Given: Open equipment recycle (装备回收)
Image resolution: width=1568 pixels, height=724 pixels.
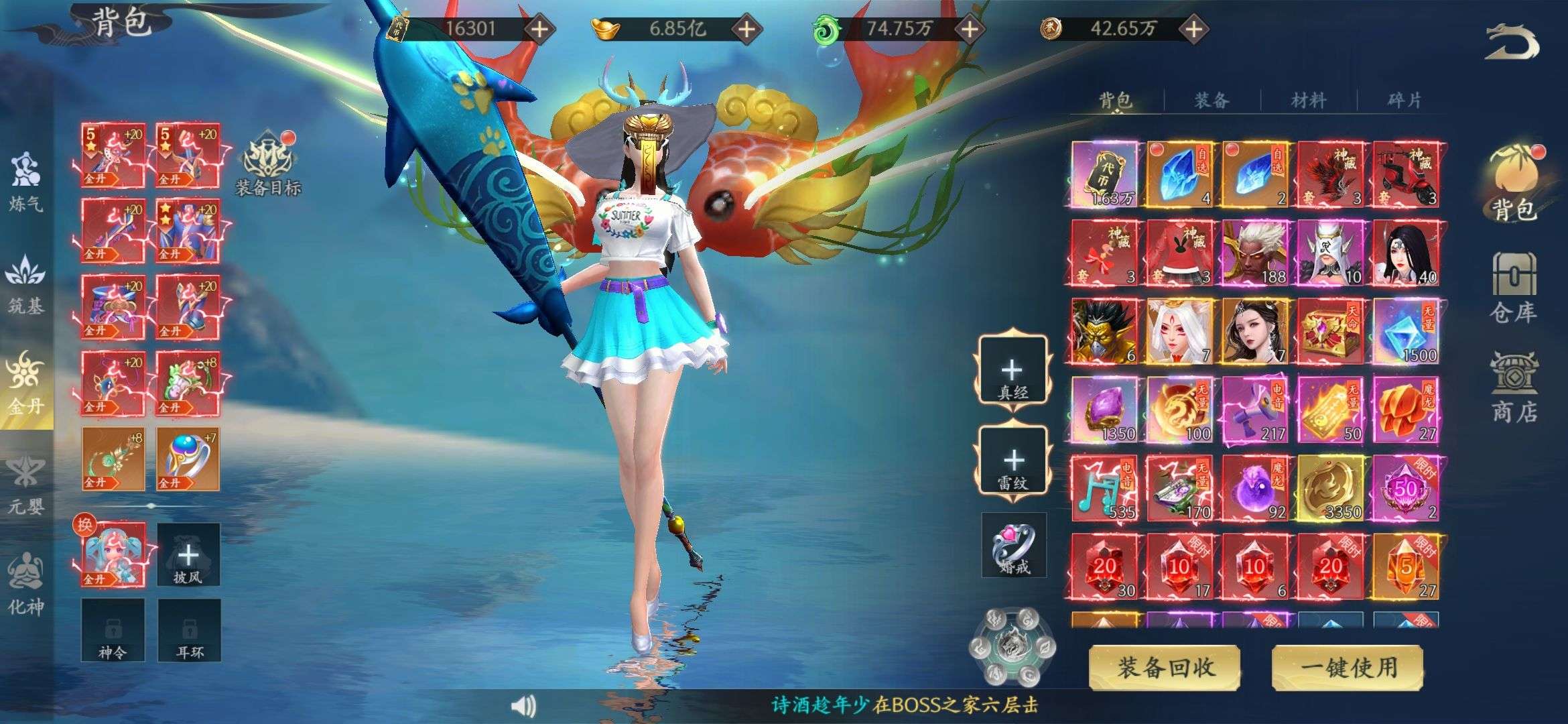Looking at the screenshot, I should [x=1165, y=667].
